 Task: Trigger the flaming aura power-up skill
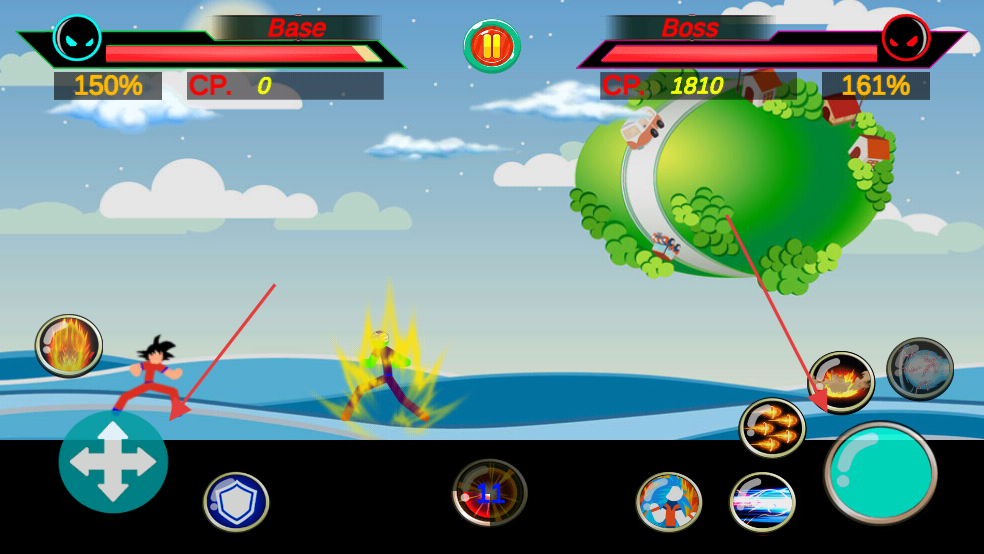click(69, 346)
